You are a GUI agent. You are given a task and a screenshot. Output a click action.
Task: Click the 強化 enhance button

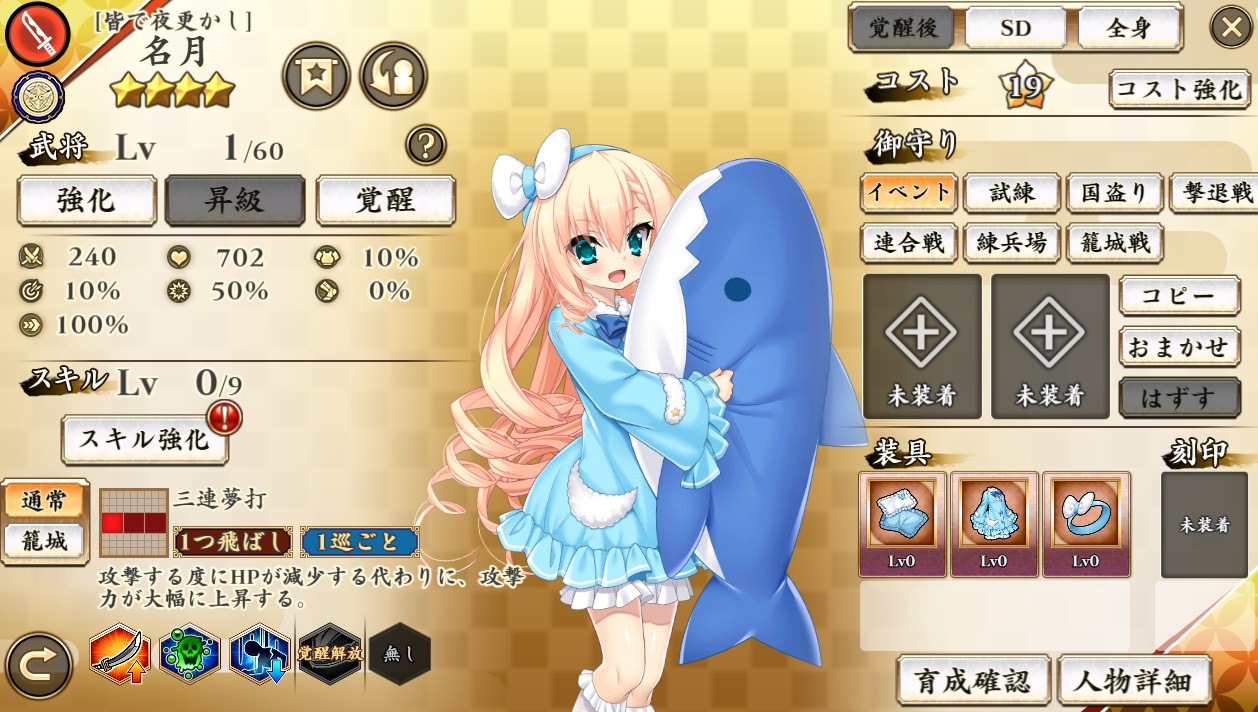pyautogui.click(x=87, y=200)
